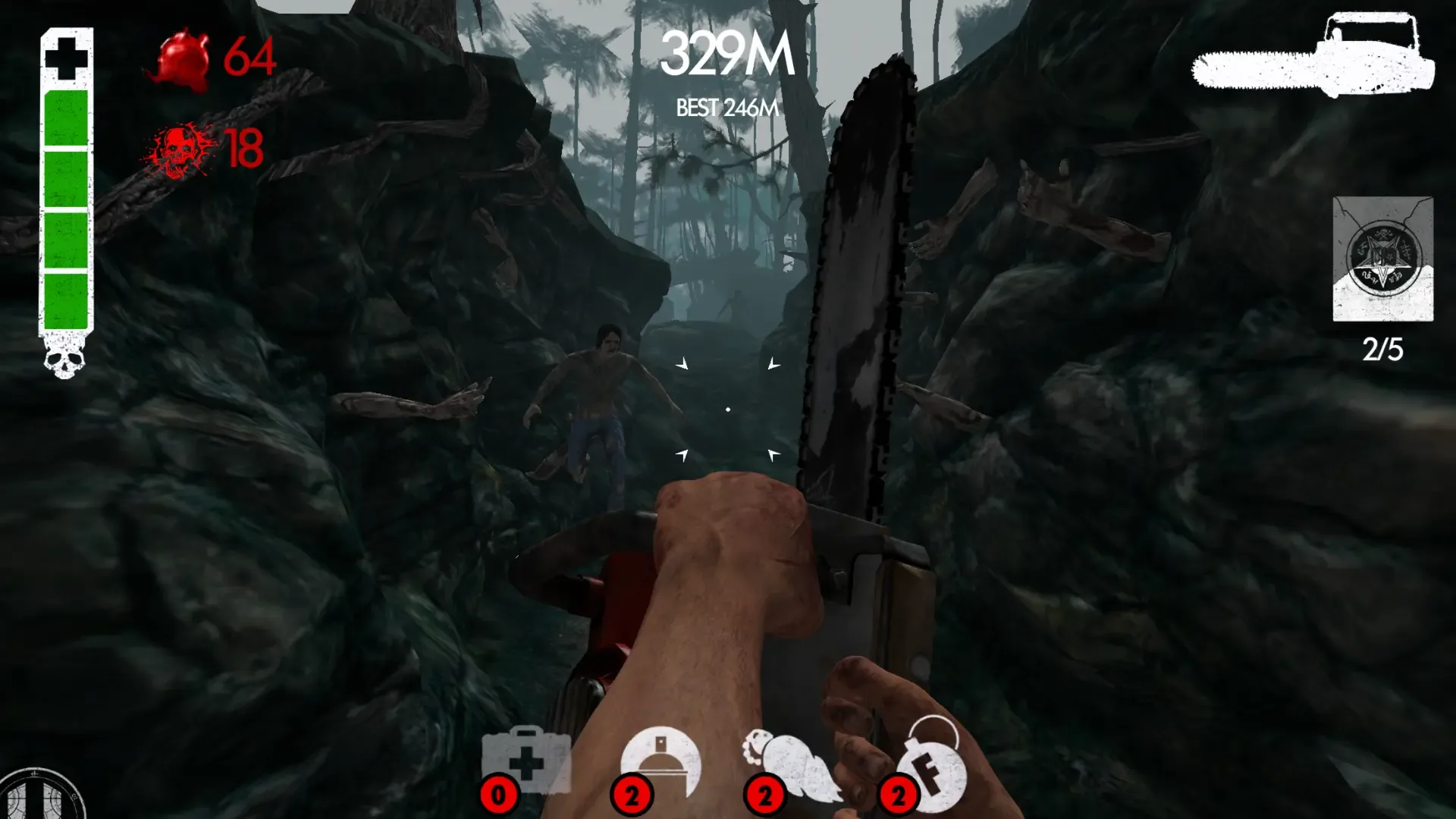Tap the red blood drop counter icon
Viewport: 1456px width, 819px height.
tap(182, 57)
